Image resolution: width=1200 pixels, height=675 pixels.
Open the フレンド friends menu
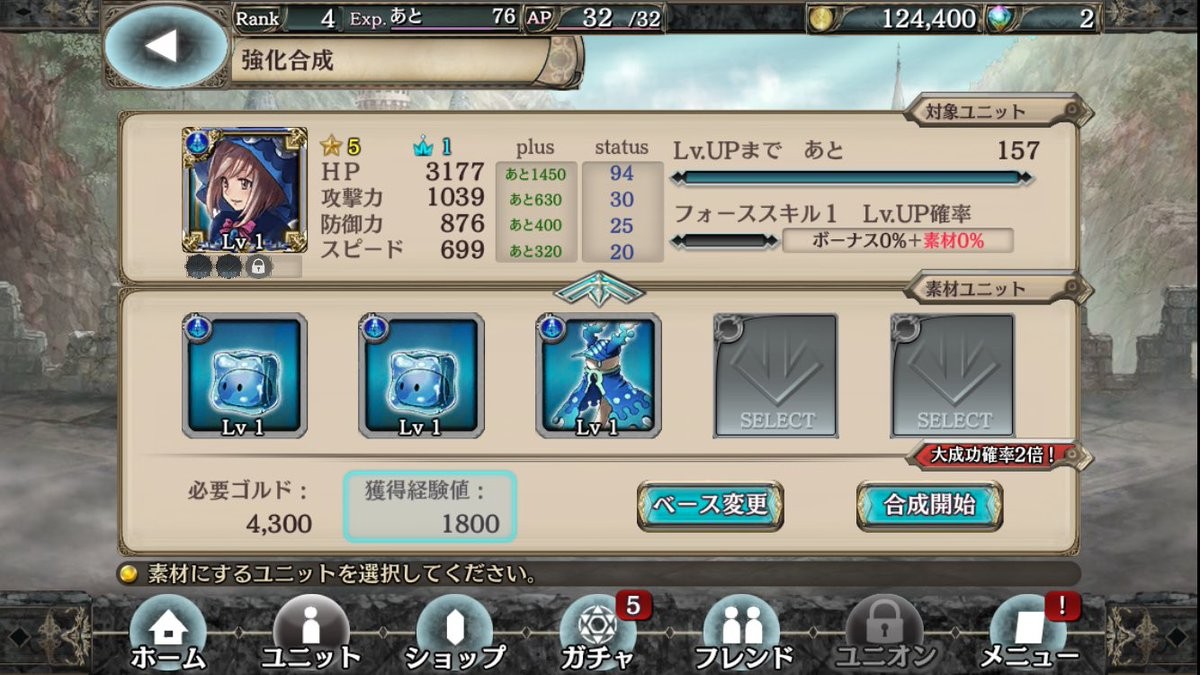coord(741,634)
